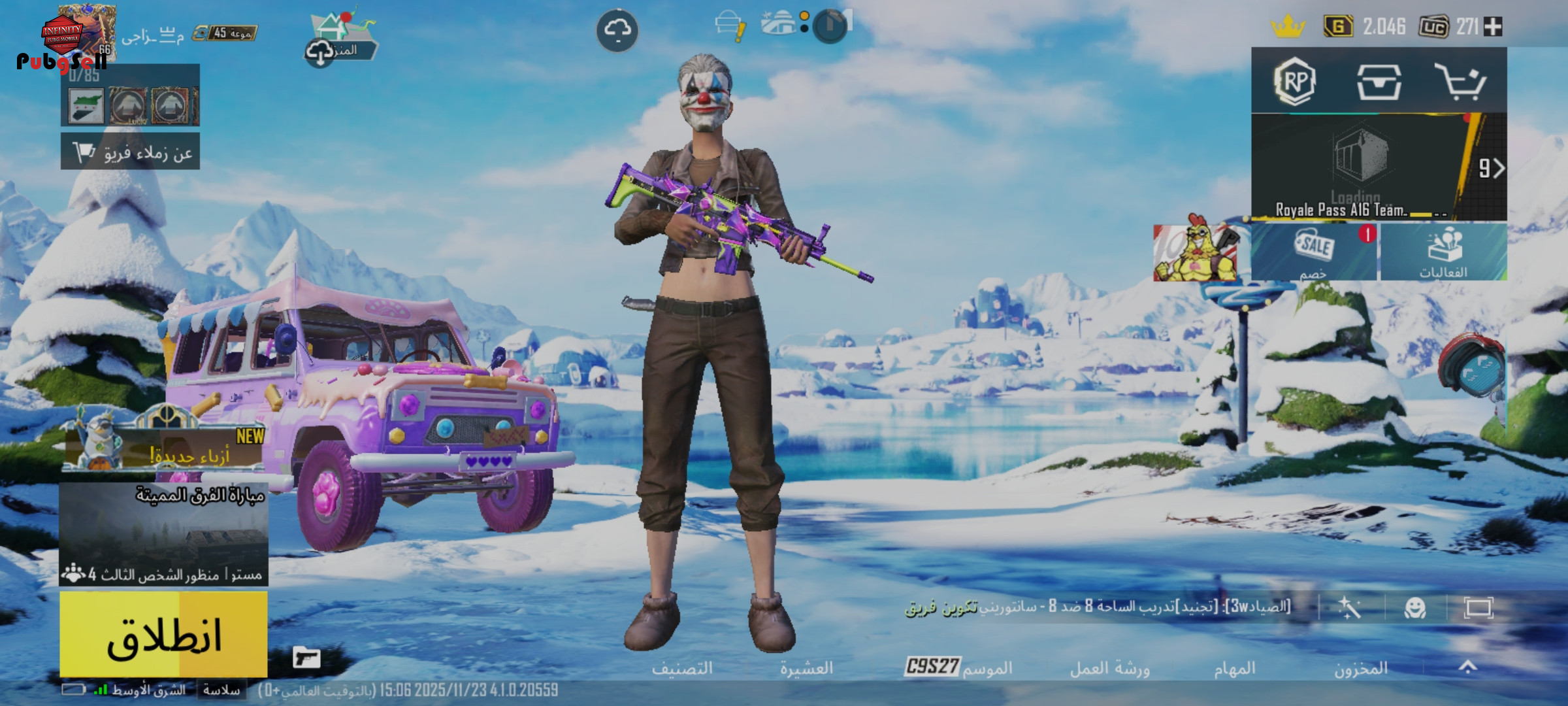Open the مباراة الفرق المميتة mode selector
Screen dimensions: 1568x706
tap(163, 533)
